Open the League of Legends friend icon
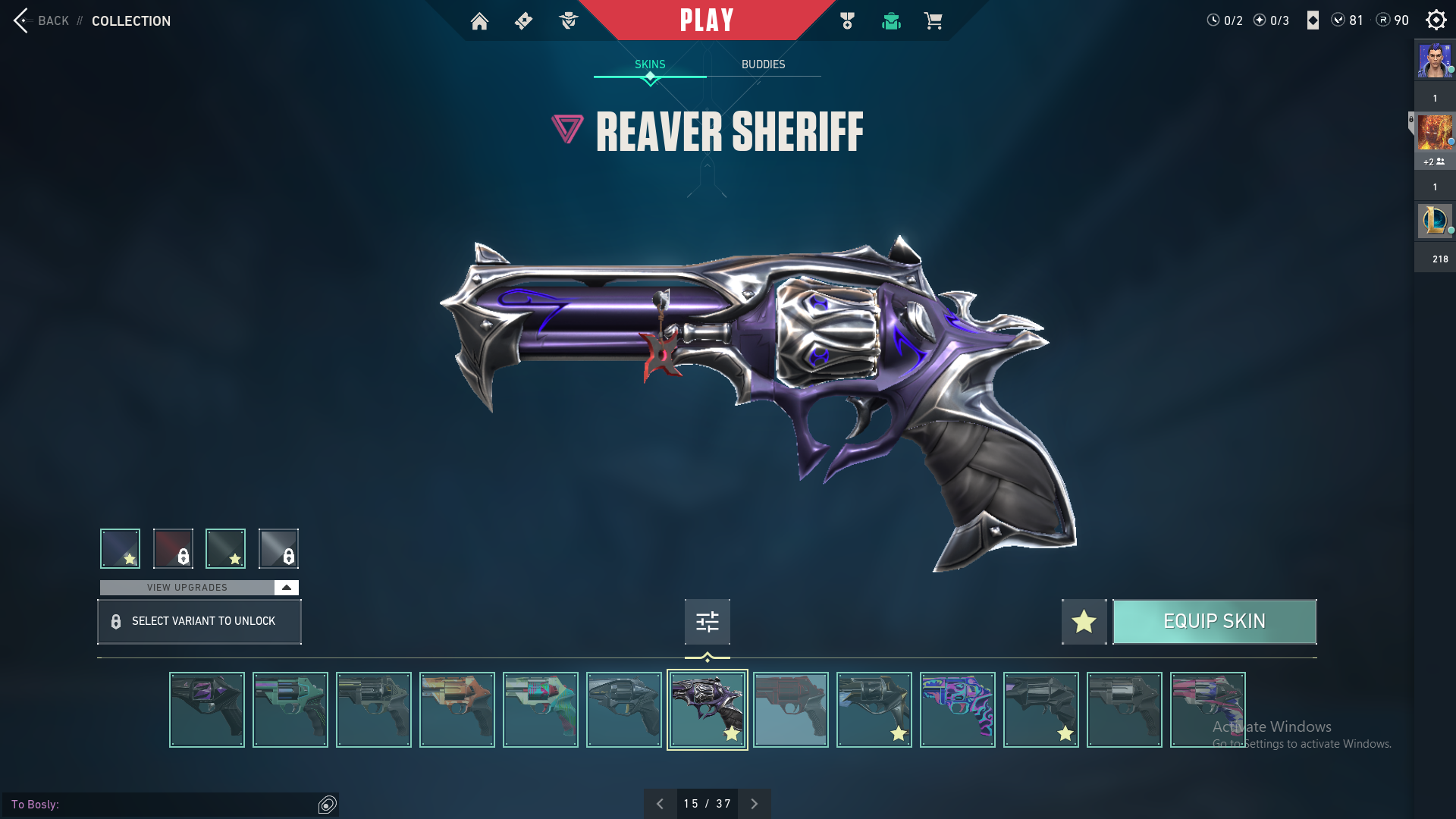The image size is (1456, 819). [x=1434, y=221]
